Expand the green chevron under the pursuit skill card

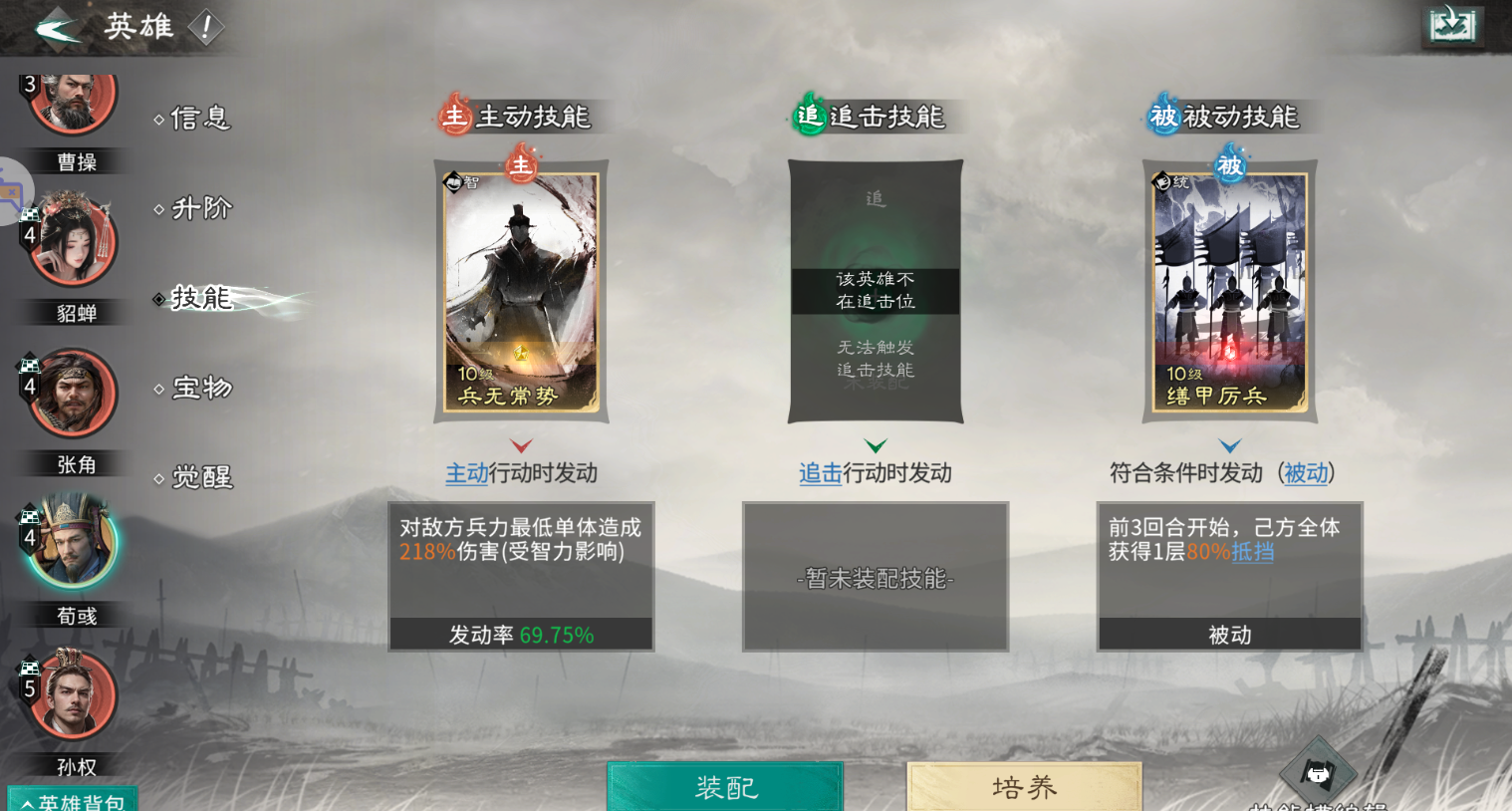coord(875,445)
